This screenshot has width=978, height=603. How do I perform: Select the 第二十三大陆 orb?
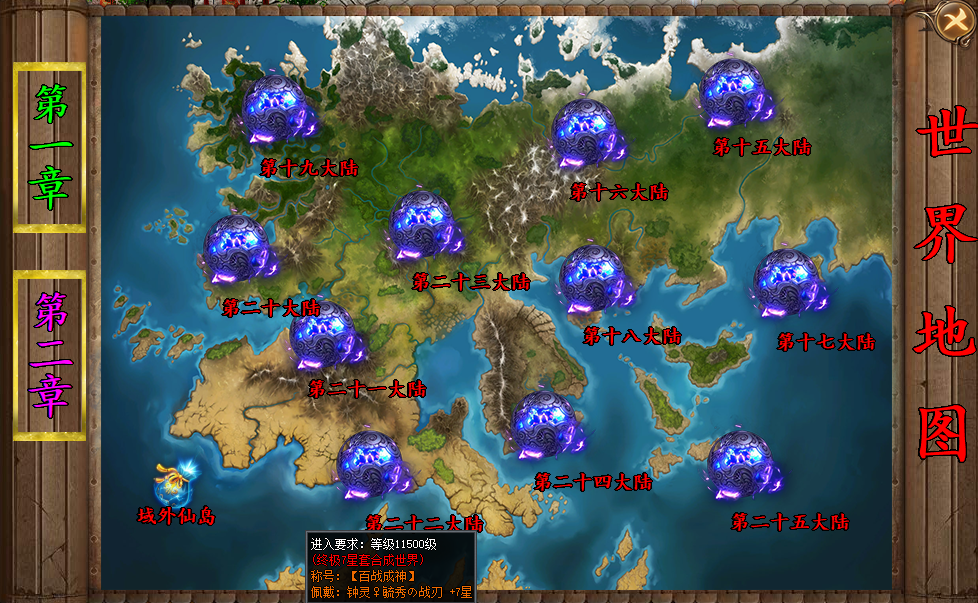click(426, 227)
